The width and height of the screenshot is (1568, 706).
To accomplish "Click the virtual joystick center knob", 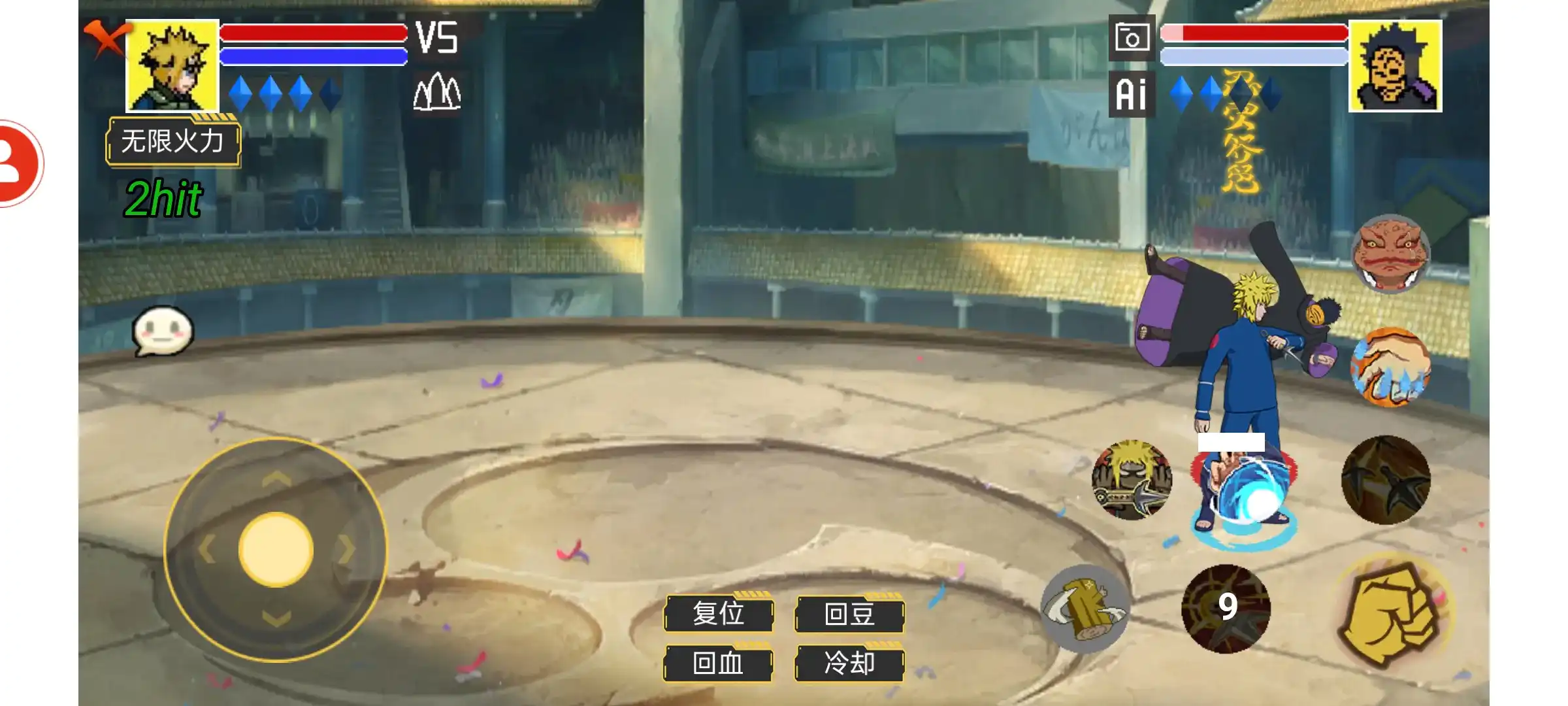I will click(276, 549).
